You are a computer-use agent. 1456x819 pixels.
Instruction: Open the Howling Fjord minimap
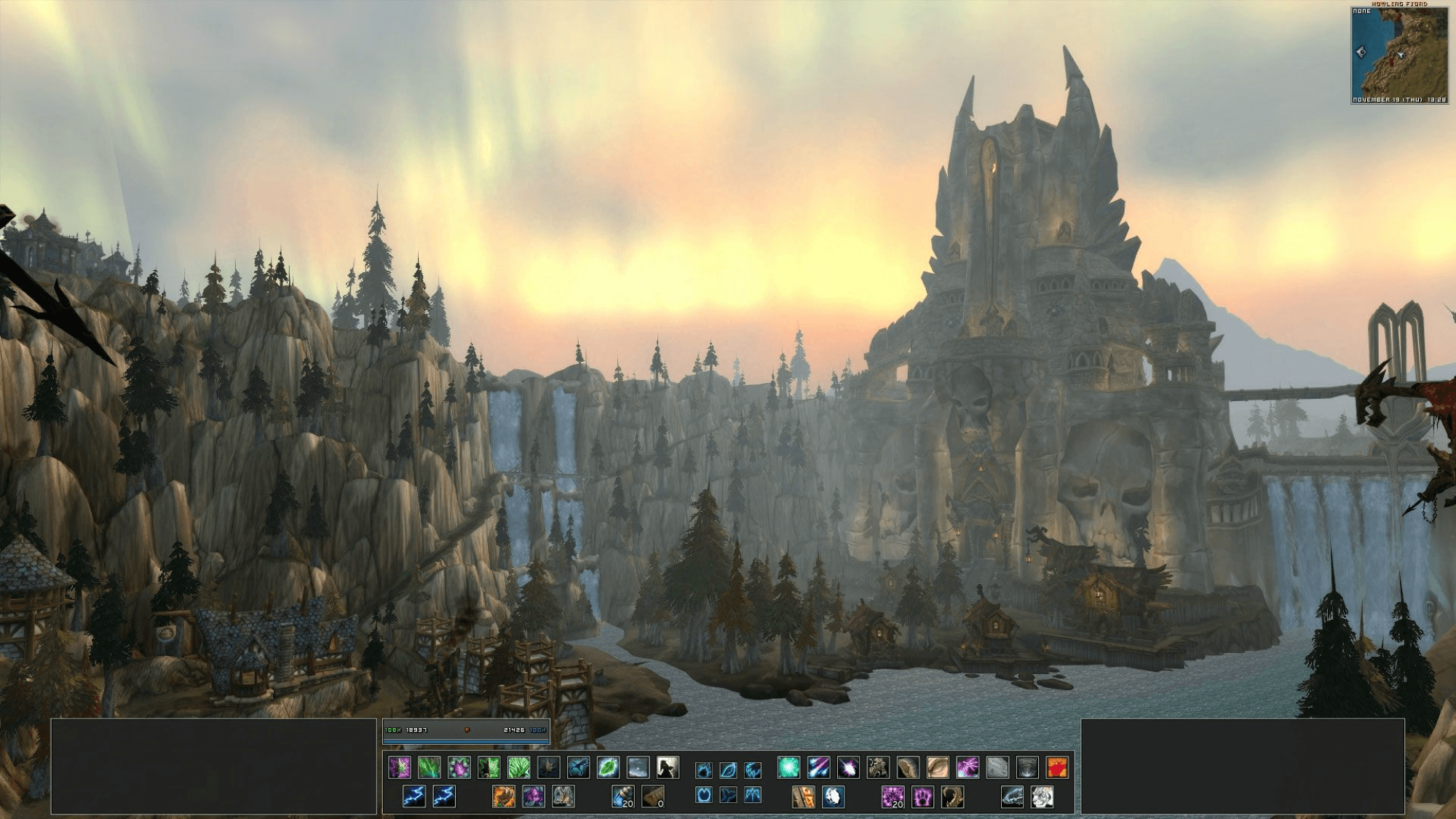[1398, 53]
